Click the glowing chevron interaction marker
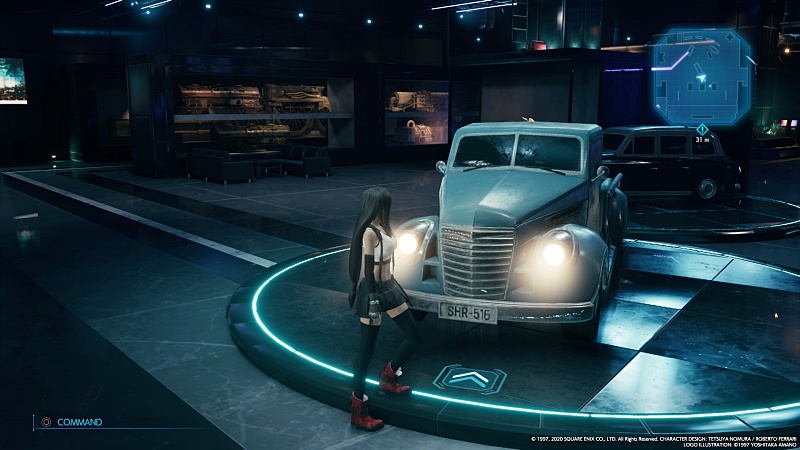 click(x=469, y=378)
